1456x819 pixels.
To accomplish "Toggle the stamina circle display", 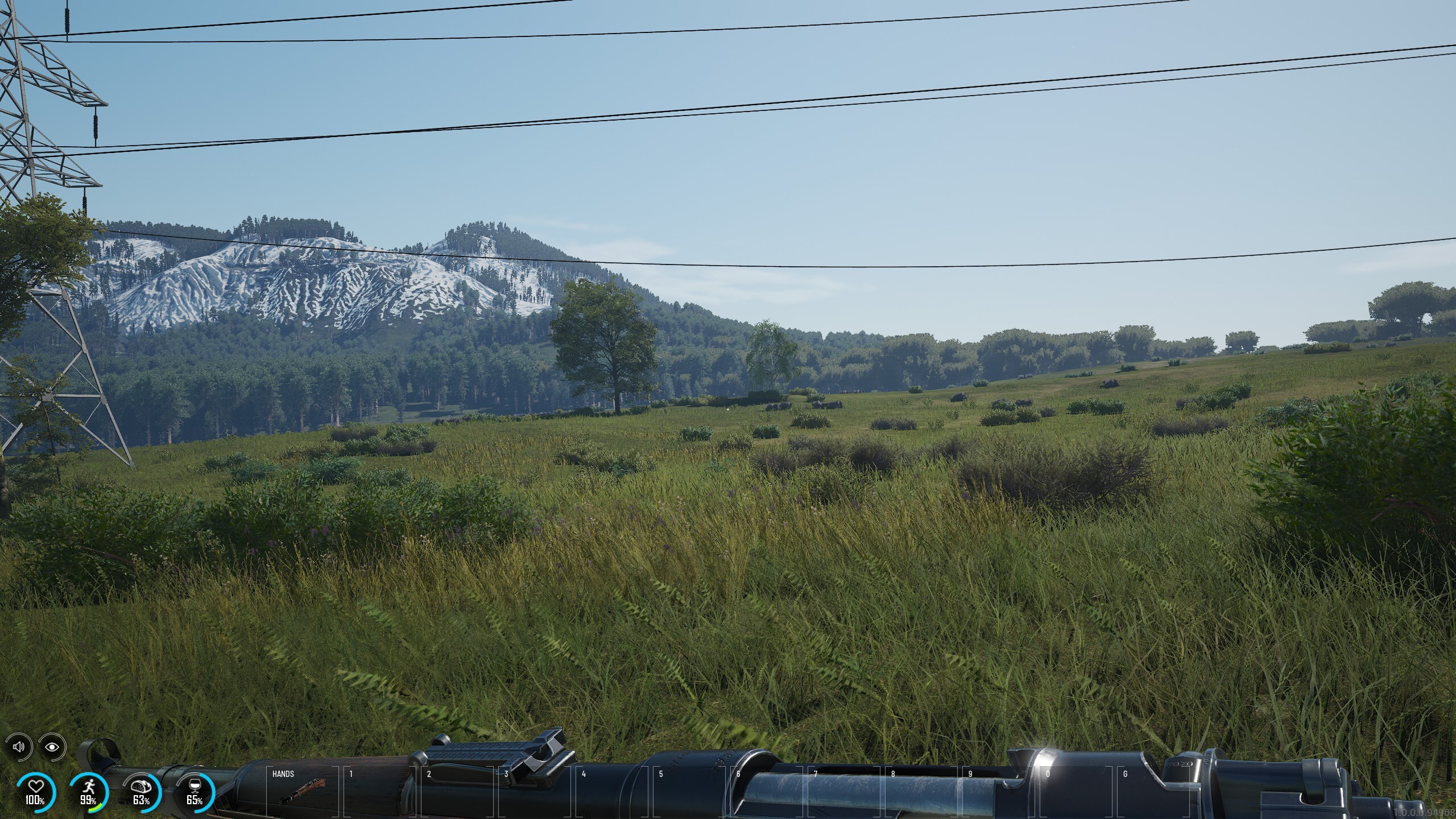I will tap(90, 787).
